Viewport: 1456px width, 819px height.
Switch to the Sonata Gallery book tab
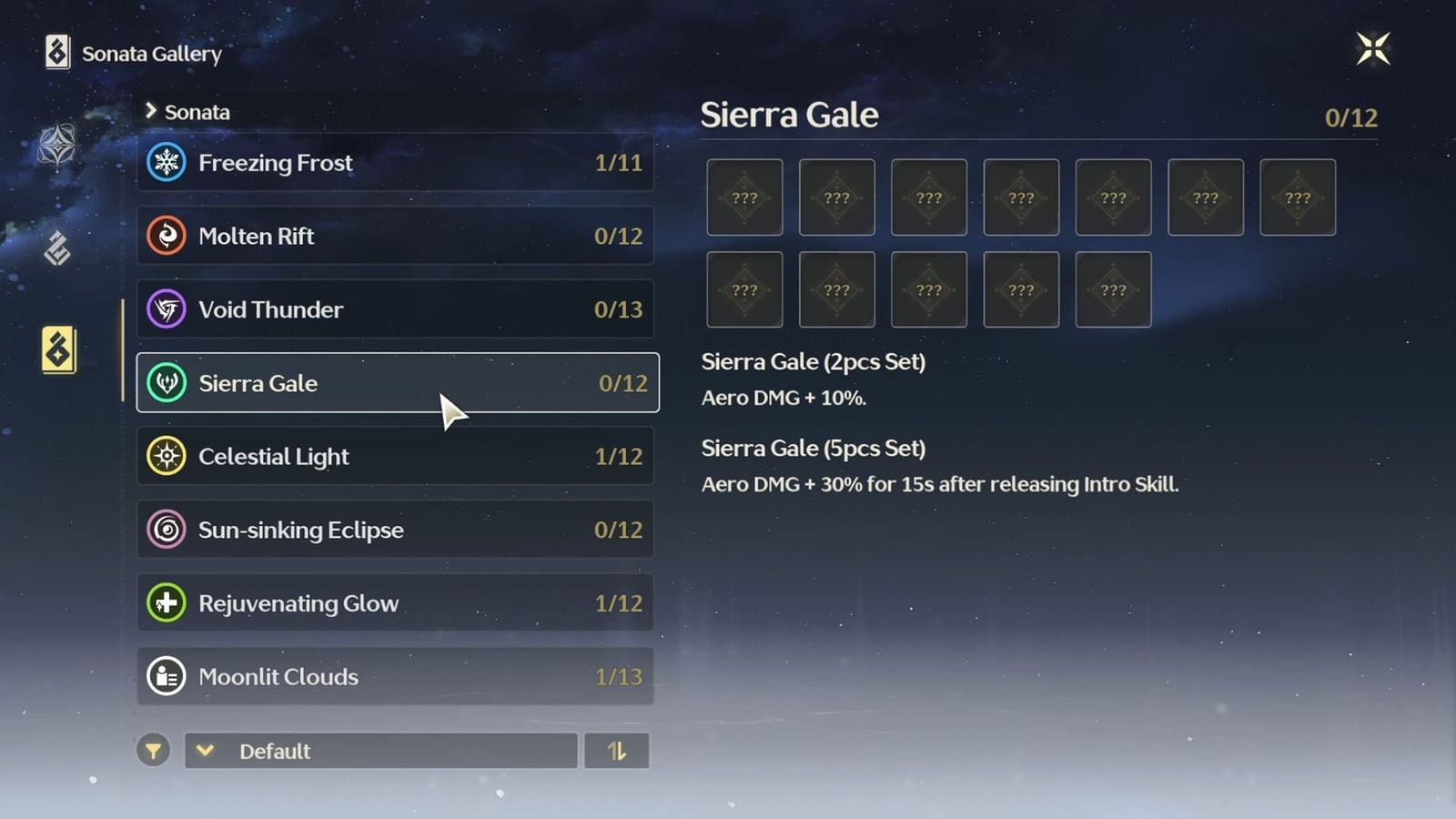(x=57, y=350)
